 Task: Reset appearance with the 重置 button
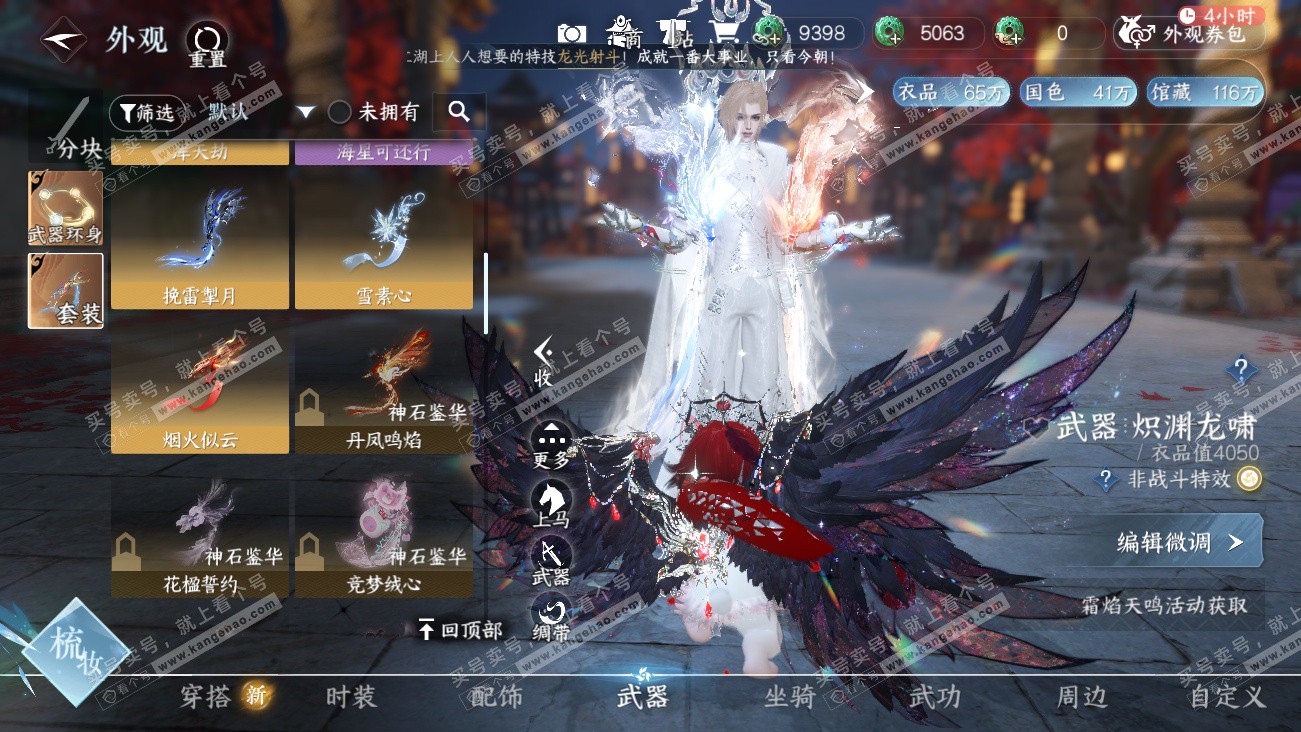click(207, 45)
